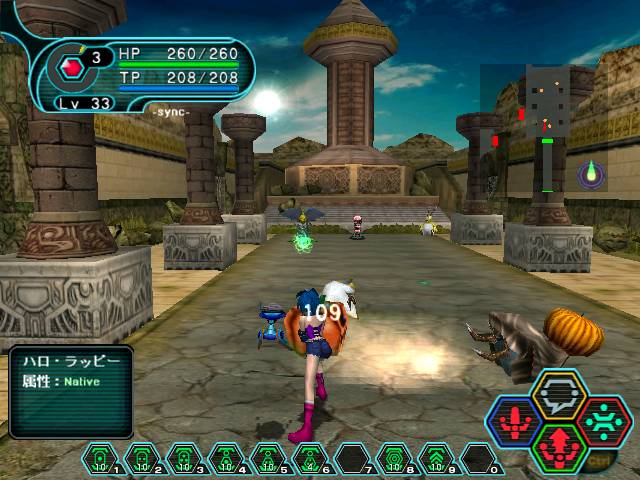Trigger hotbar slot number 5
Screen dimensions: 640x480
pyautogui.click(x=266, y=459)
